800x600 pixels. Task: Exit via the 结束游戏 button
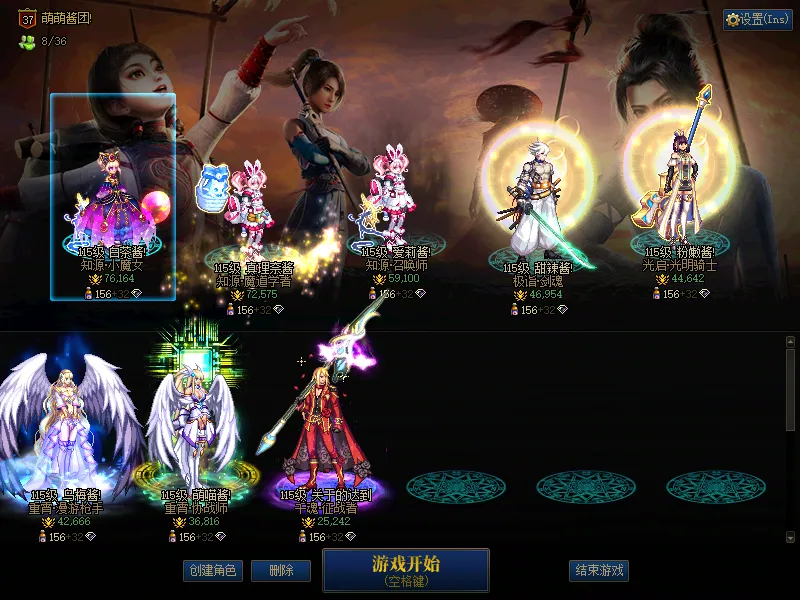point(599,571)
